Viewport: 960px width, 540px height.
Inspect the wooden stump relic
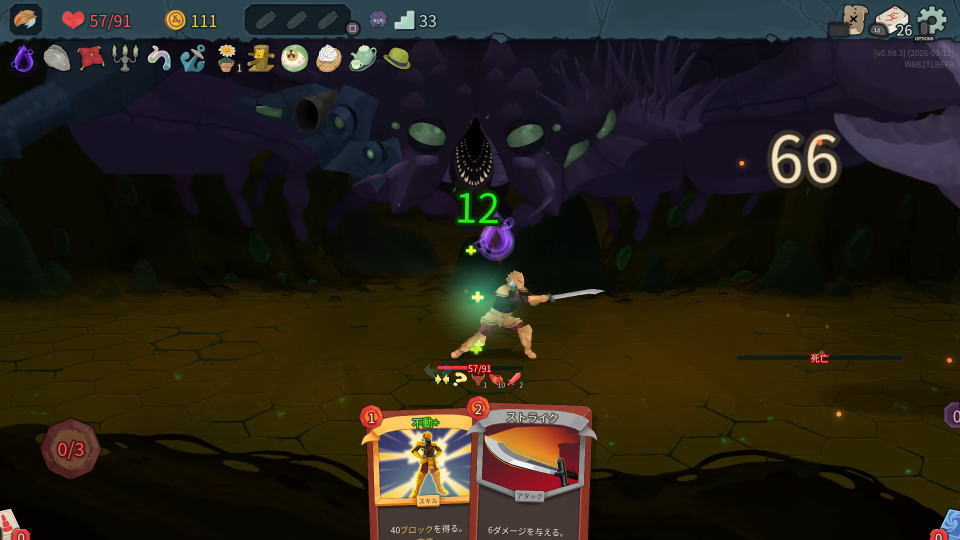point(261,59)
